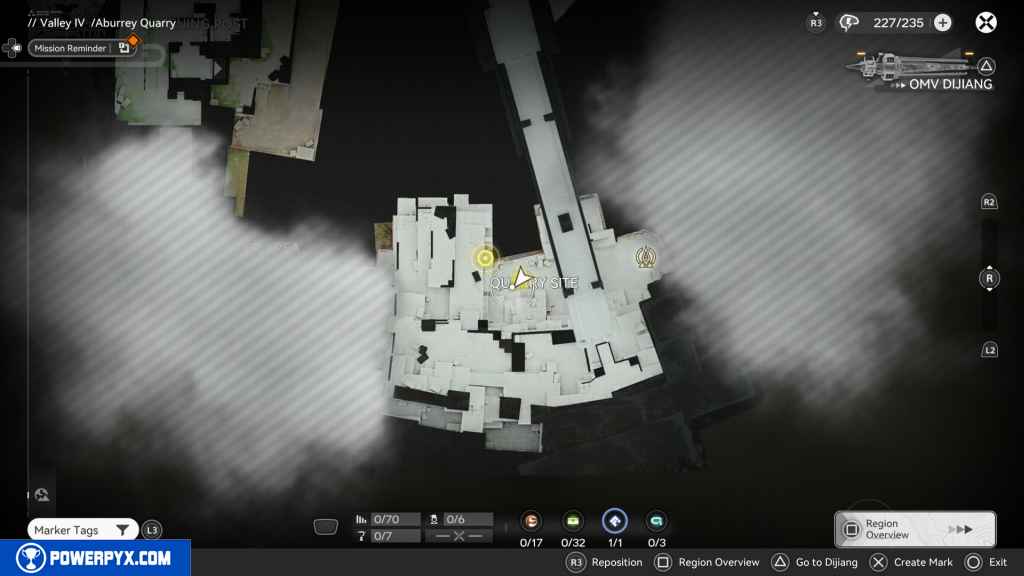The width and height of the screenshot is (1024, 576).
Task: Select the gold tower marker on map
Action: (x=646, y=258)
